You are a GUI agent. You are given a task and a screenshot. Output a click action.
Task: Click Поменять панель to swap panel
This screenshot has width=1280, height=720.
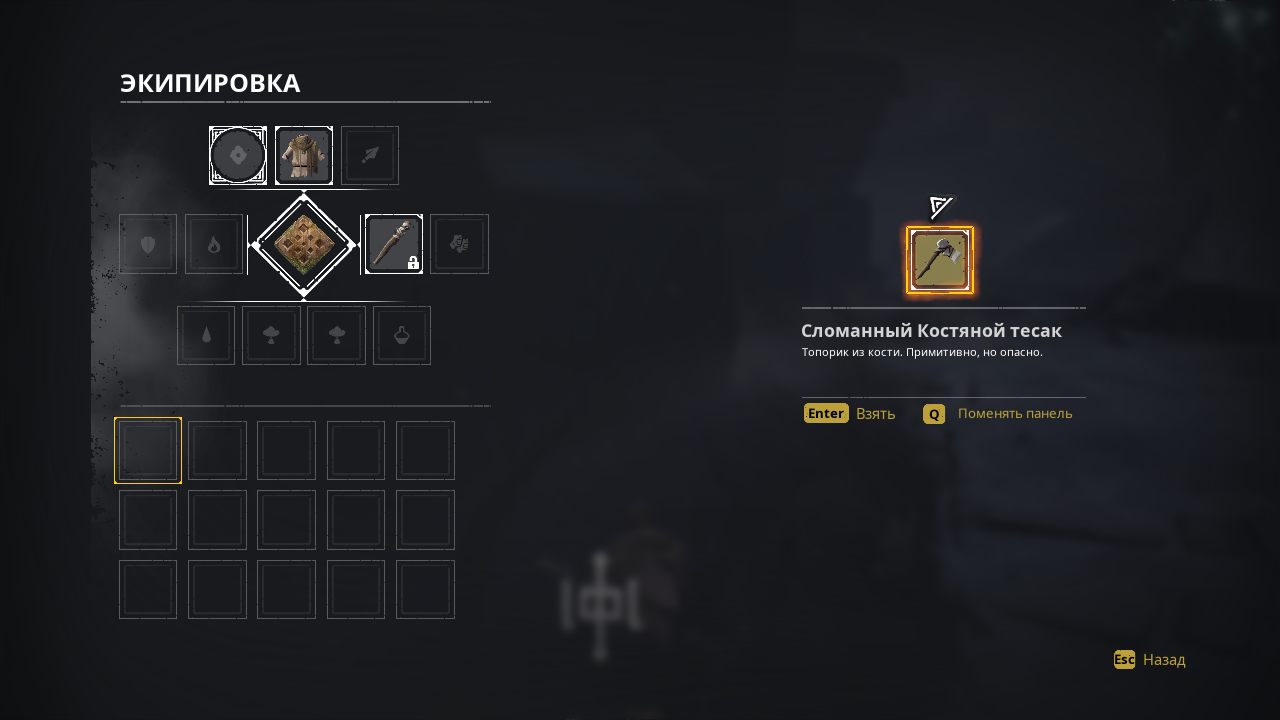point(1014,413)
